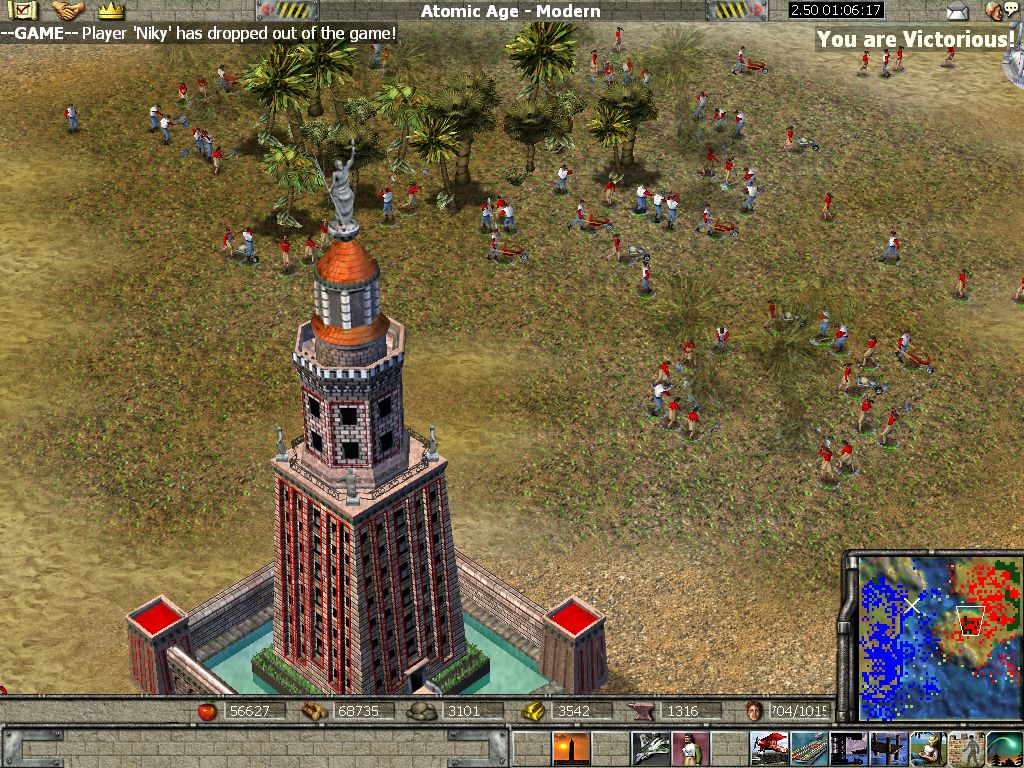Open the player chat faces icon
Viewport: 1024px width, 768px height.
[x=995, y=11]
